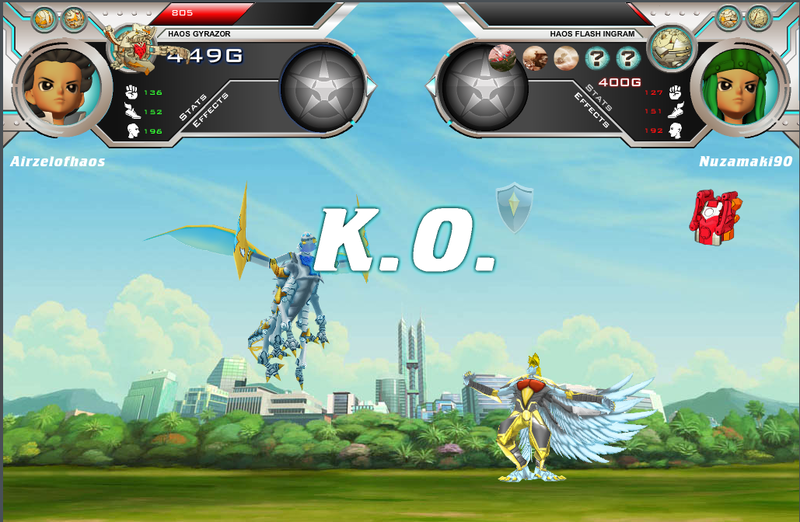Screen dimensions: 800x522
Task: Select the Haos Flash Ingram ball icon
Action: (x=671, y=45)
